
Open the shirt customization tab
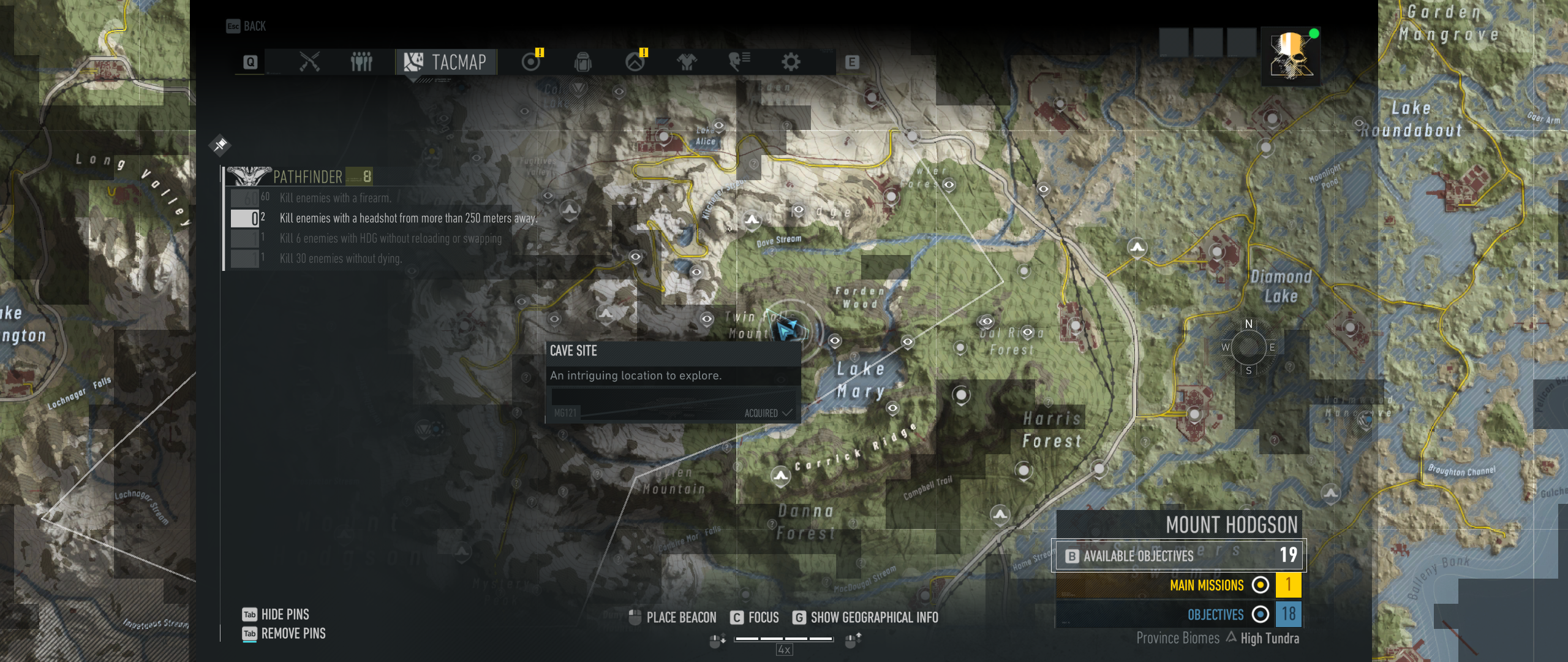pos(687,62)
